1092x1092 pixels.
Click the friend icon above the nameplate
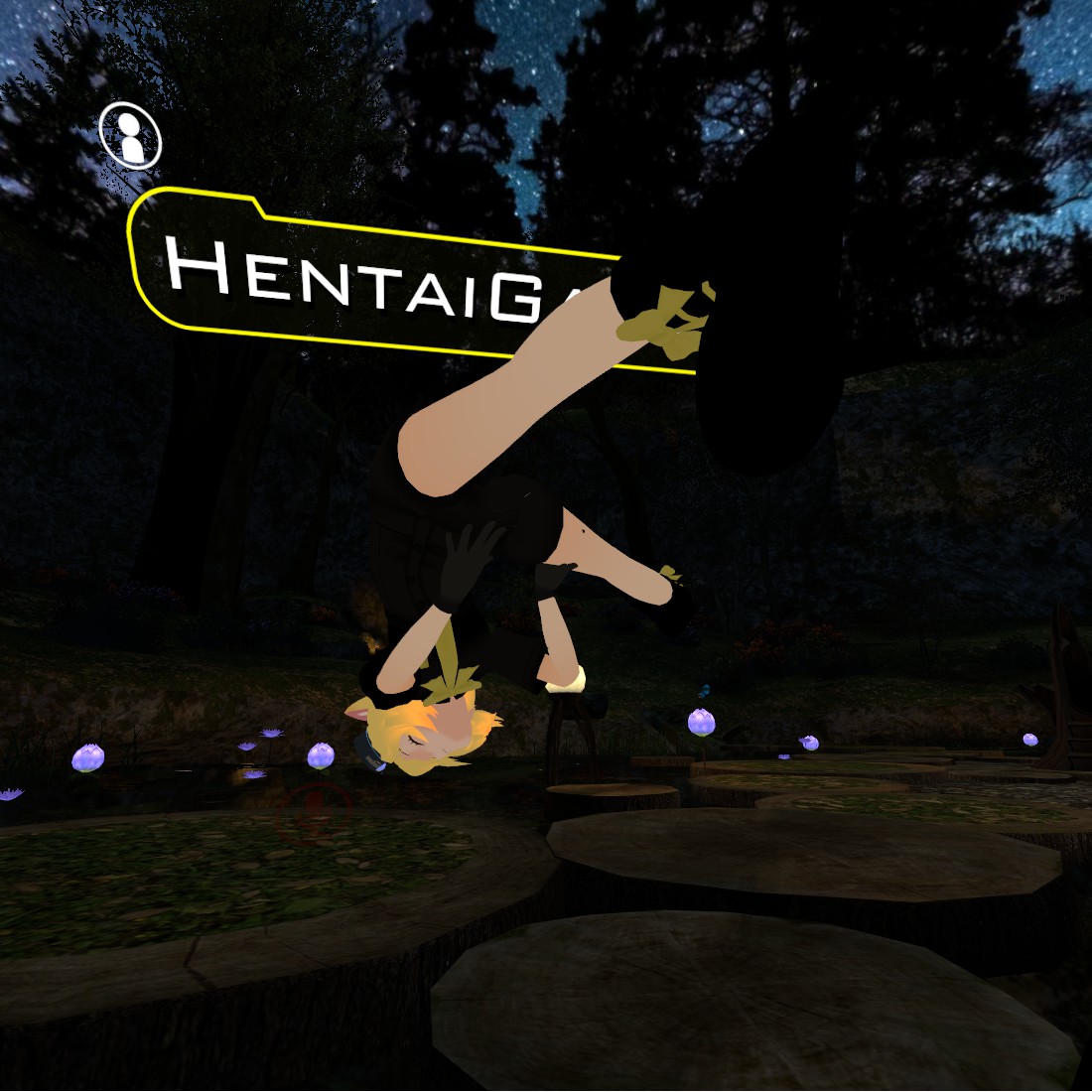click(130, 135)
